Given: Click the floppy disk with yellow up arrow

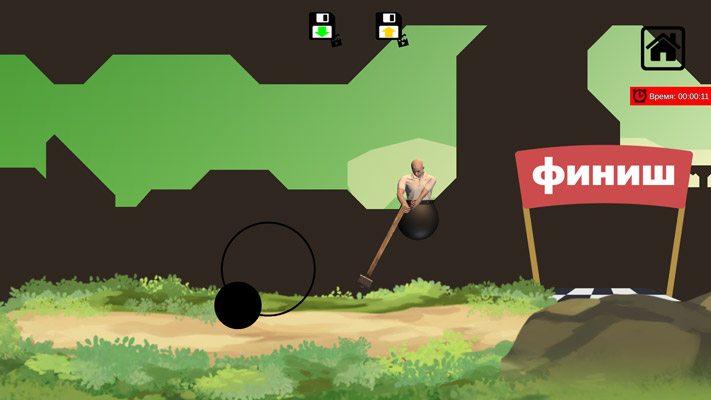Looking at the screenshot, I should coord(389,27).
